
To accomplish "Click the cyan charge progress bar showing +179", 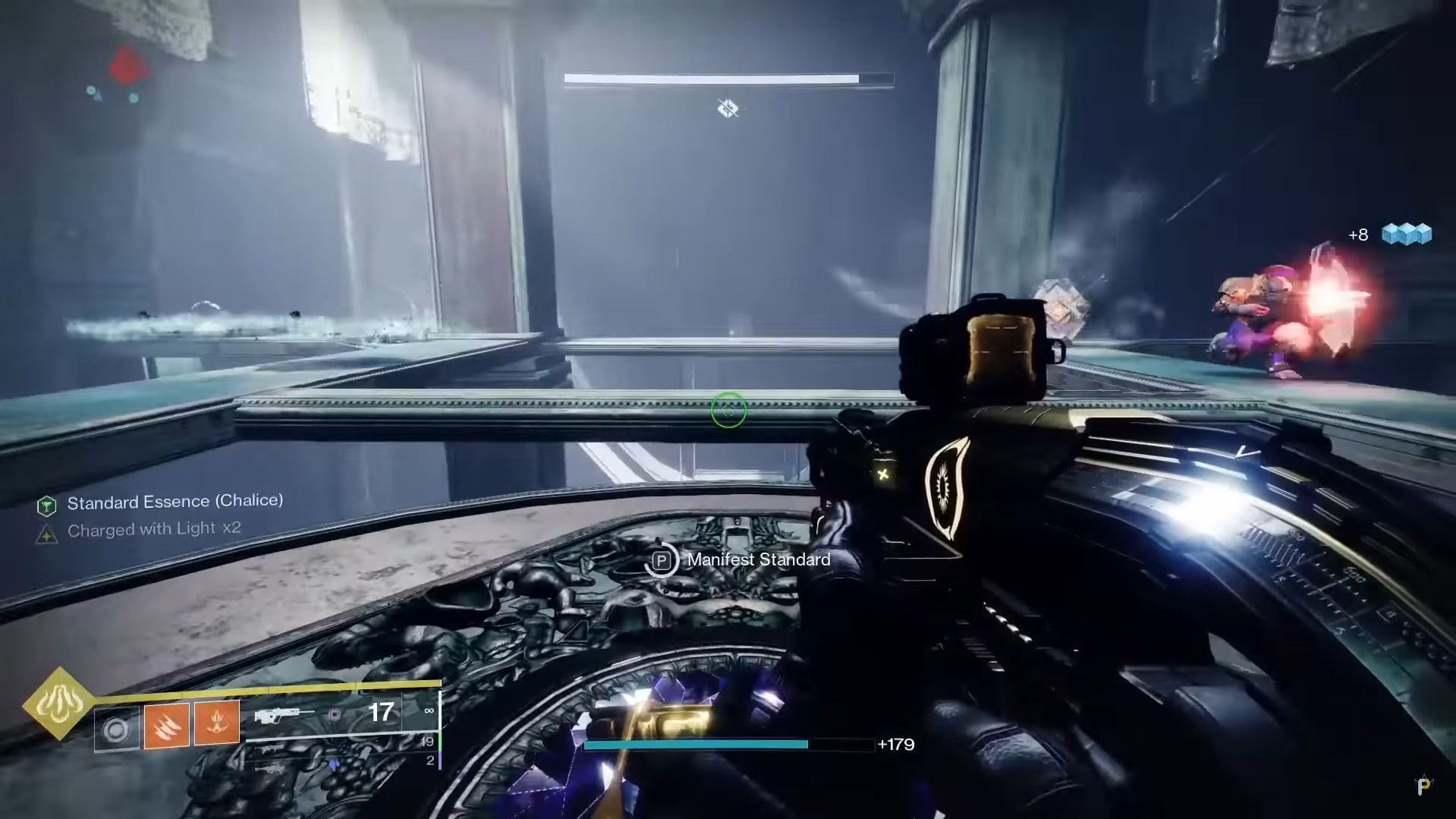I will (698, 745).
